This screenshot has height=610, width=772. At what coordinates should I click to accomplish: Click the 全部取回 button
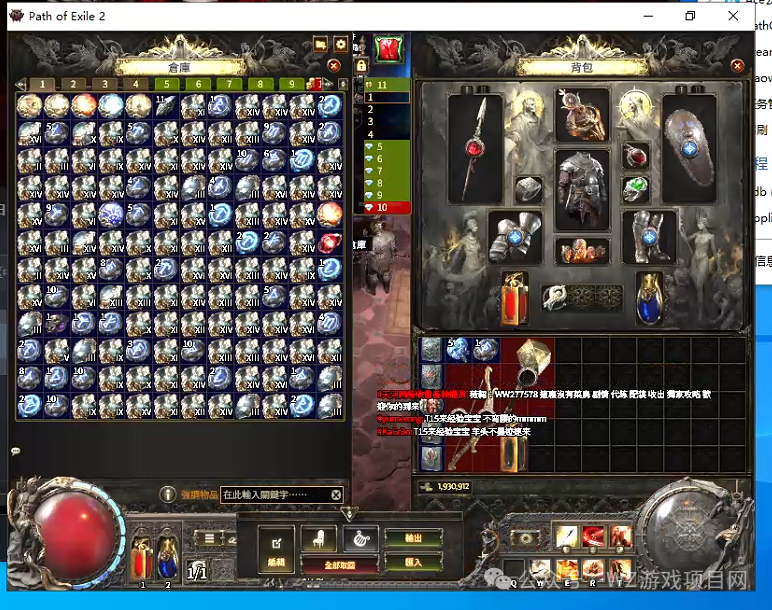click(x=340, y=565)
